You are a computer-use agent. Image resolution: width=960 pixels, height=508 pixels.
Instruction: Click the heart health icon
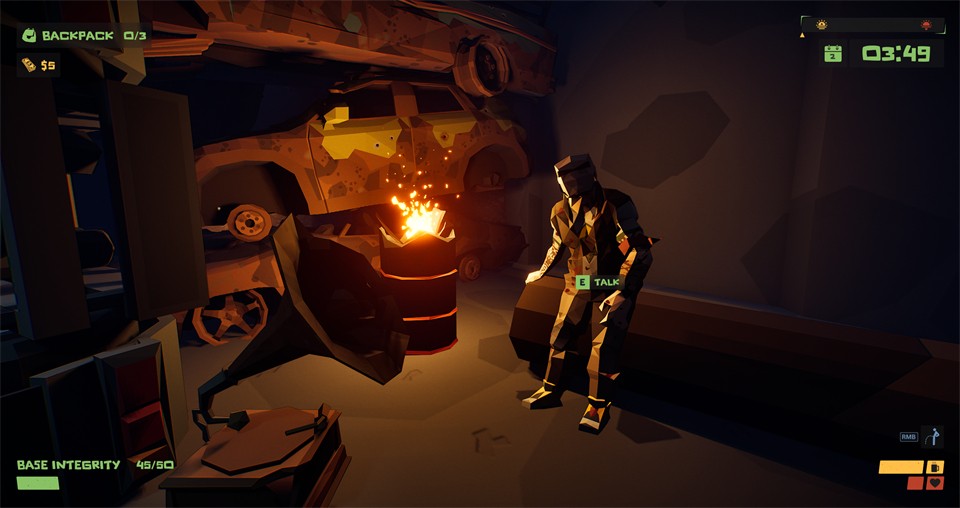pyautogui.click(x=935, y=483)
